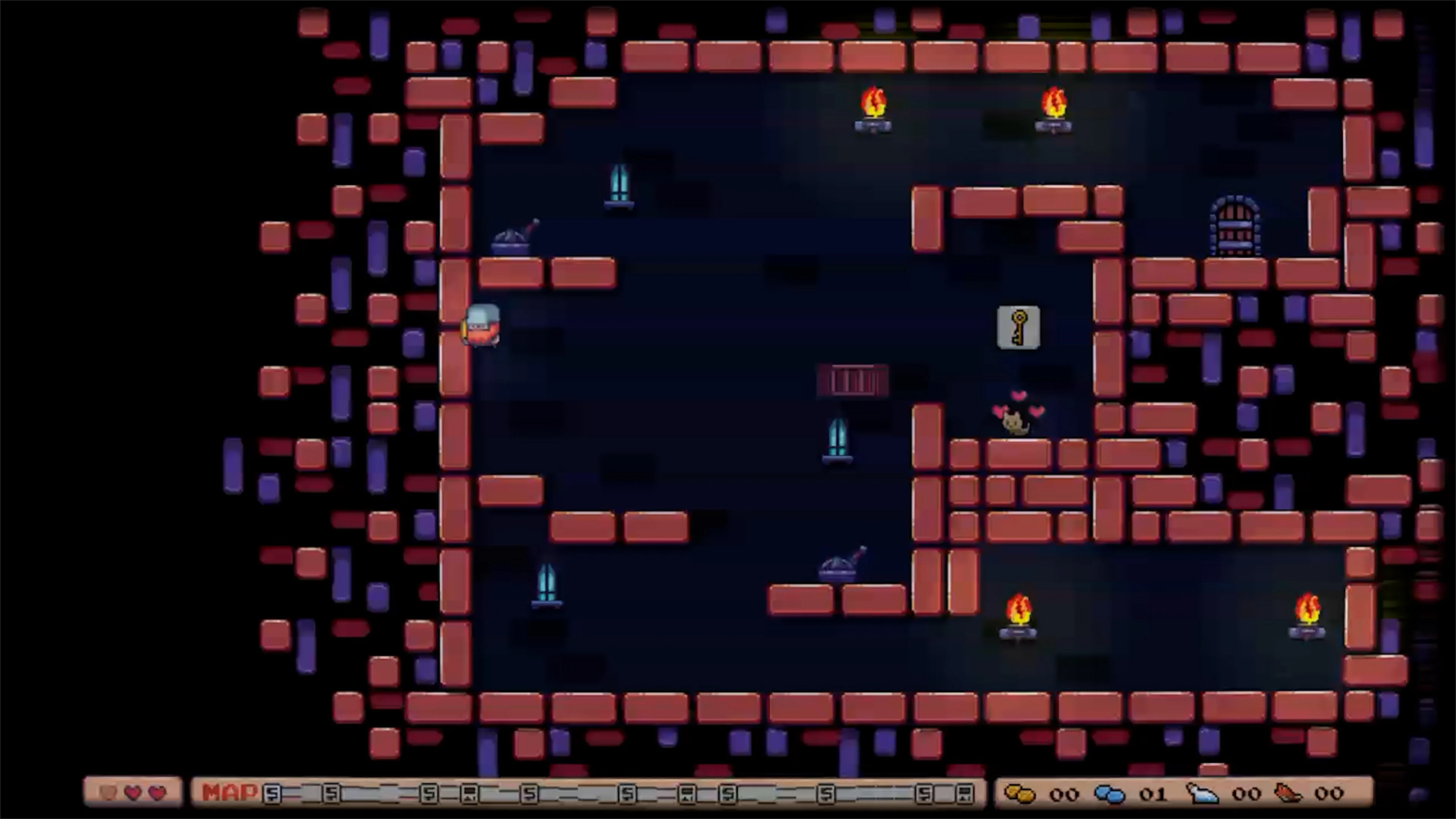Open the MAP label on the bottom bar
This screenshot has height=819, width=1456.
pyautogui.click(x=229, y=793)
